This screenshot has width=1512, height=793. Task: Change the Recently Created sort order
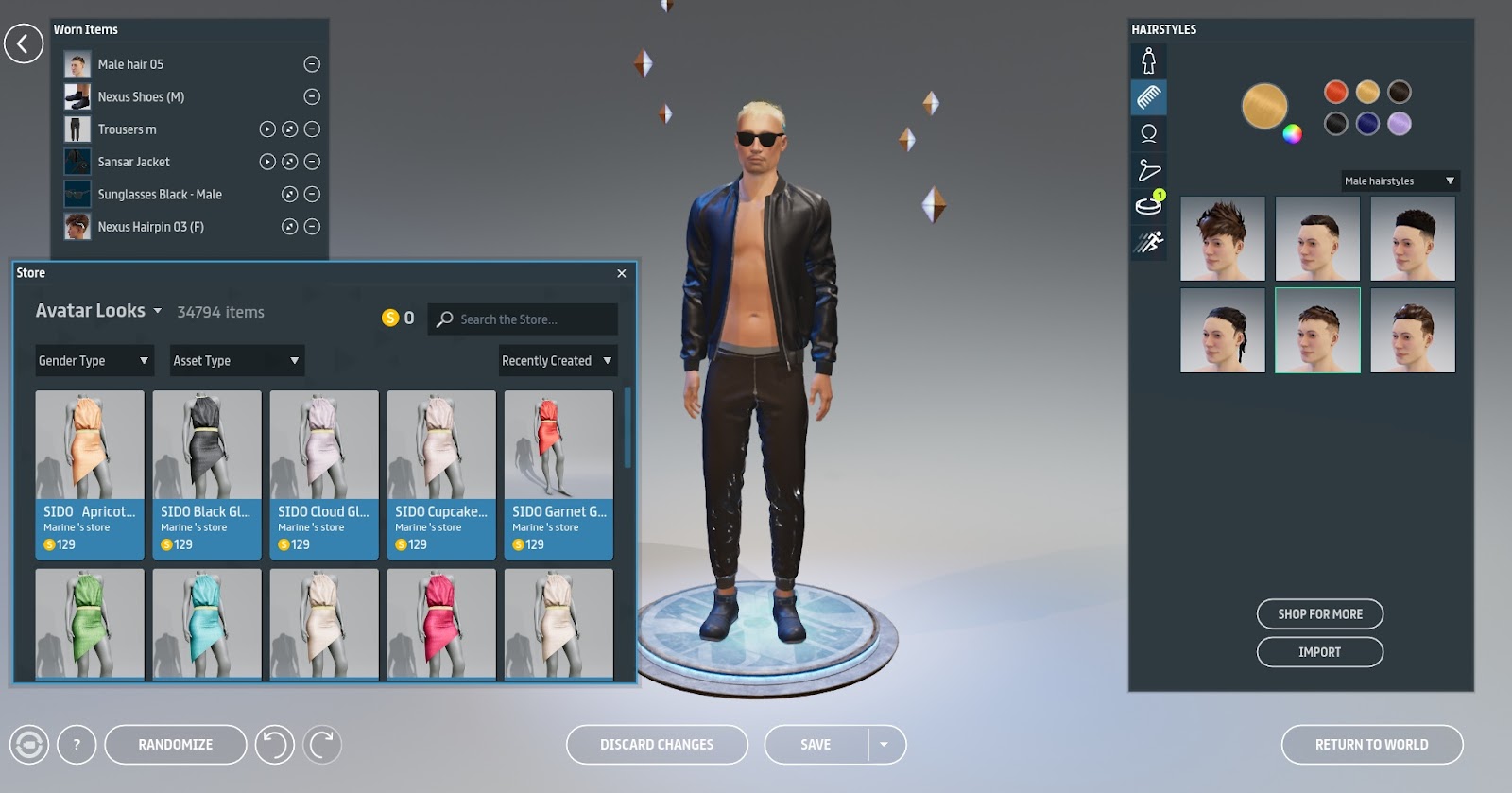pos(557,361)
